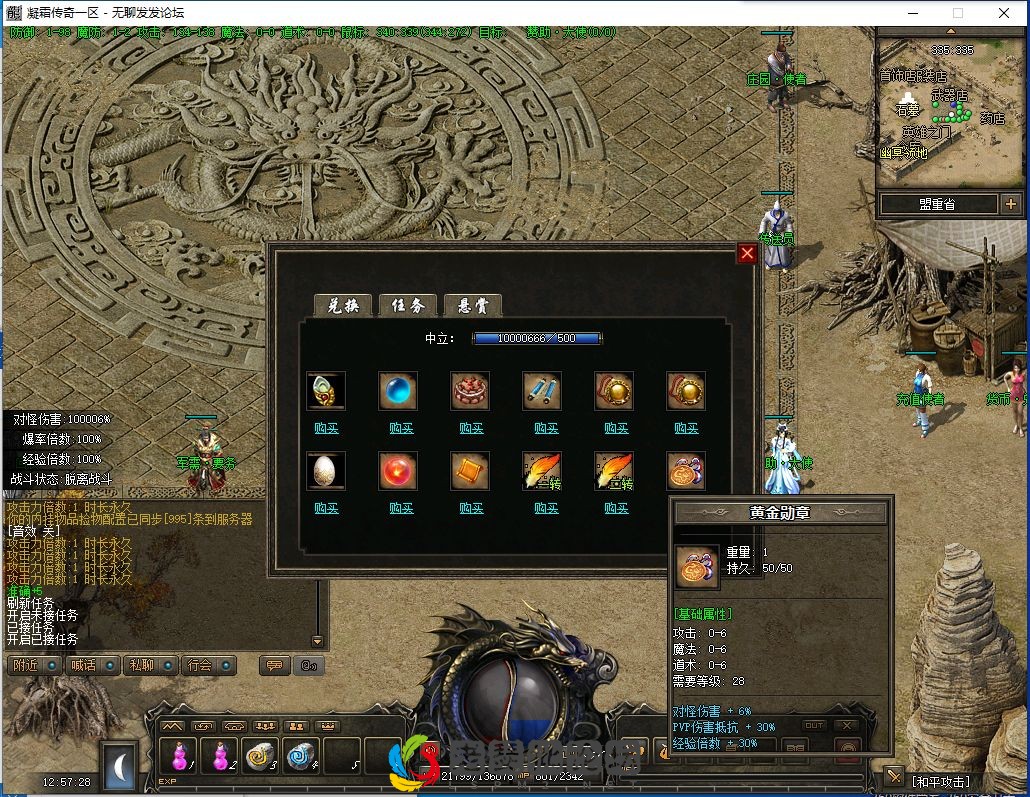Click the minimap plus button

(x=1009, y=205)
